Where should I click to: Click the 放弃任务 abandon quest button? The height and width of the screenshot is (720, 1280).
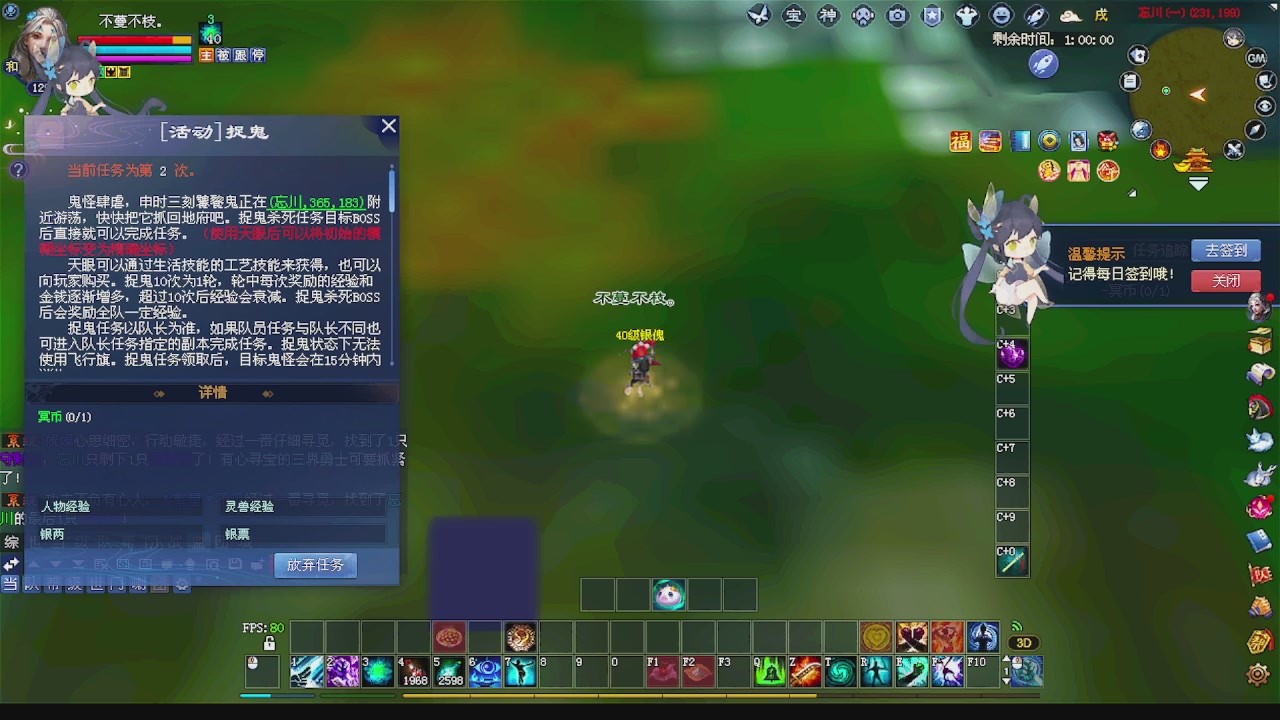click(315, 565)
